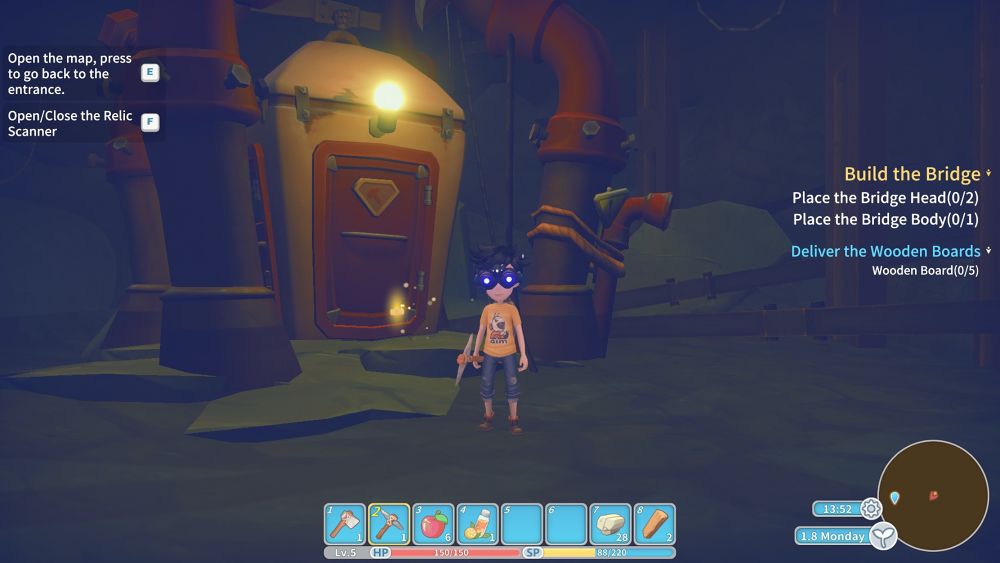Click the sprout season icon by date
The height and width of the screenshot is (563, 1000).
(882, 537)
